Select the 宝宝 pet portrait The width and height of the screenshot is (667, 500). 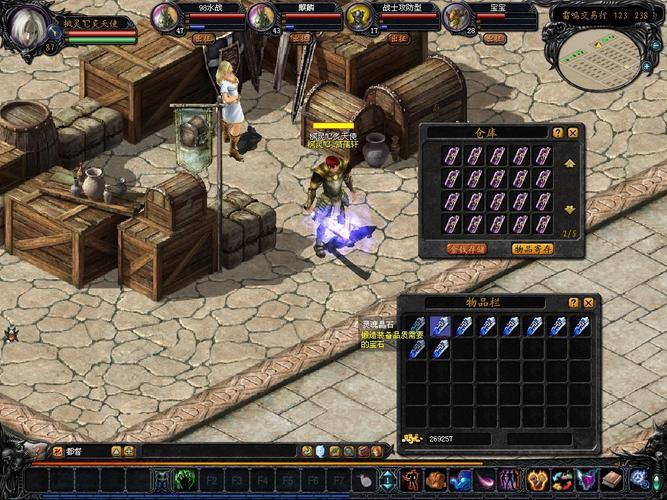click(456, 17)
